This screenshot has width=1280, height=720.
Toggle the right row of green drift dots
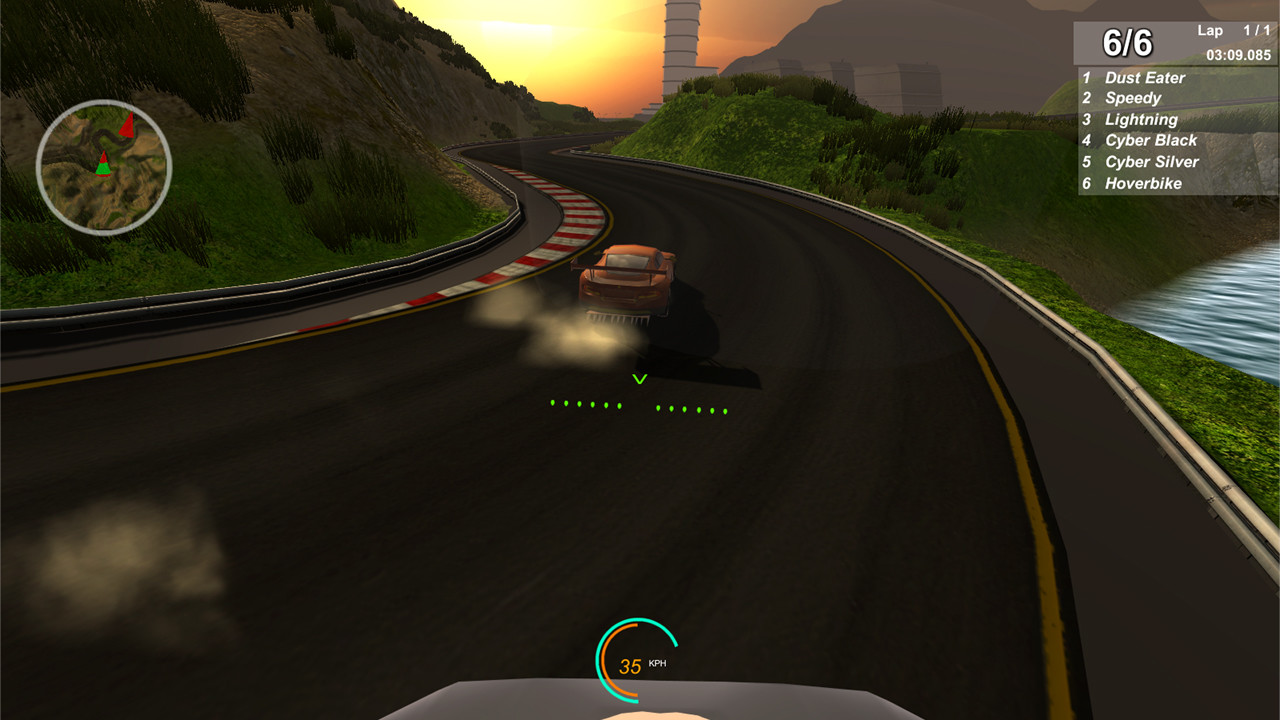693,407
